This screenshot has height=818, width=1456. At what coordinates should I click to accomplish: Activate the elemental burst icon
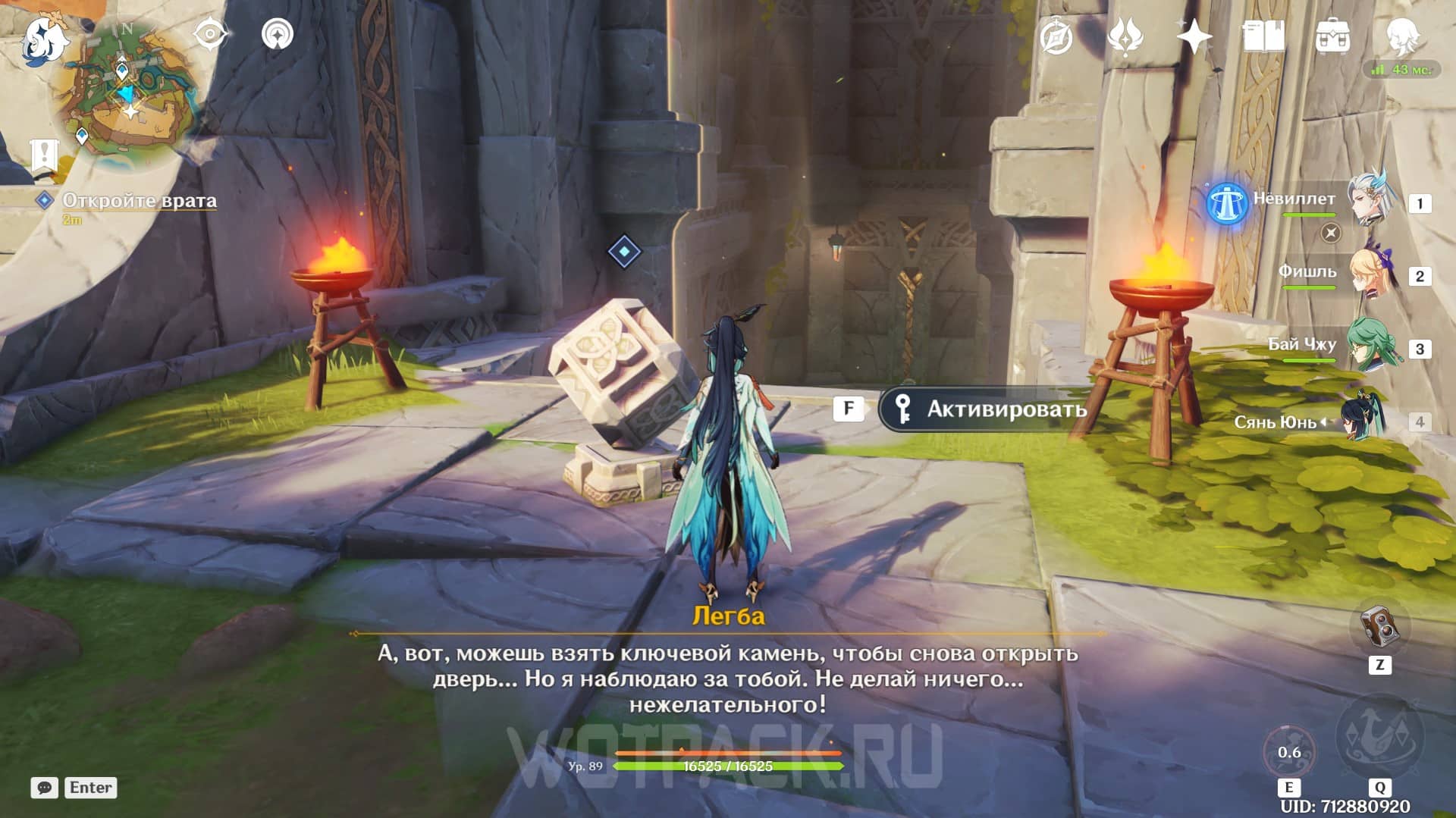tap(1379, 737)
